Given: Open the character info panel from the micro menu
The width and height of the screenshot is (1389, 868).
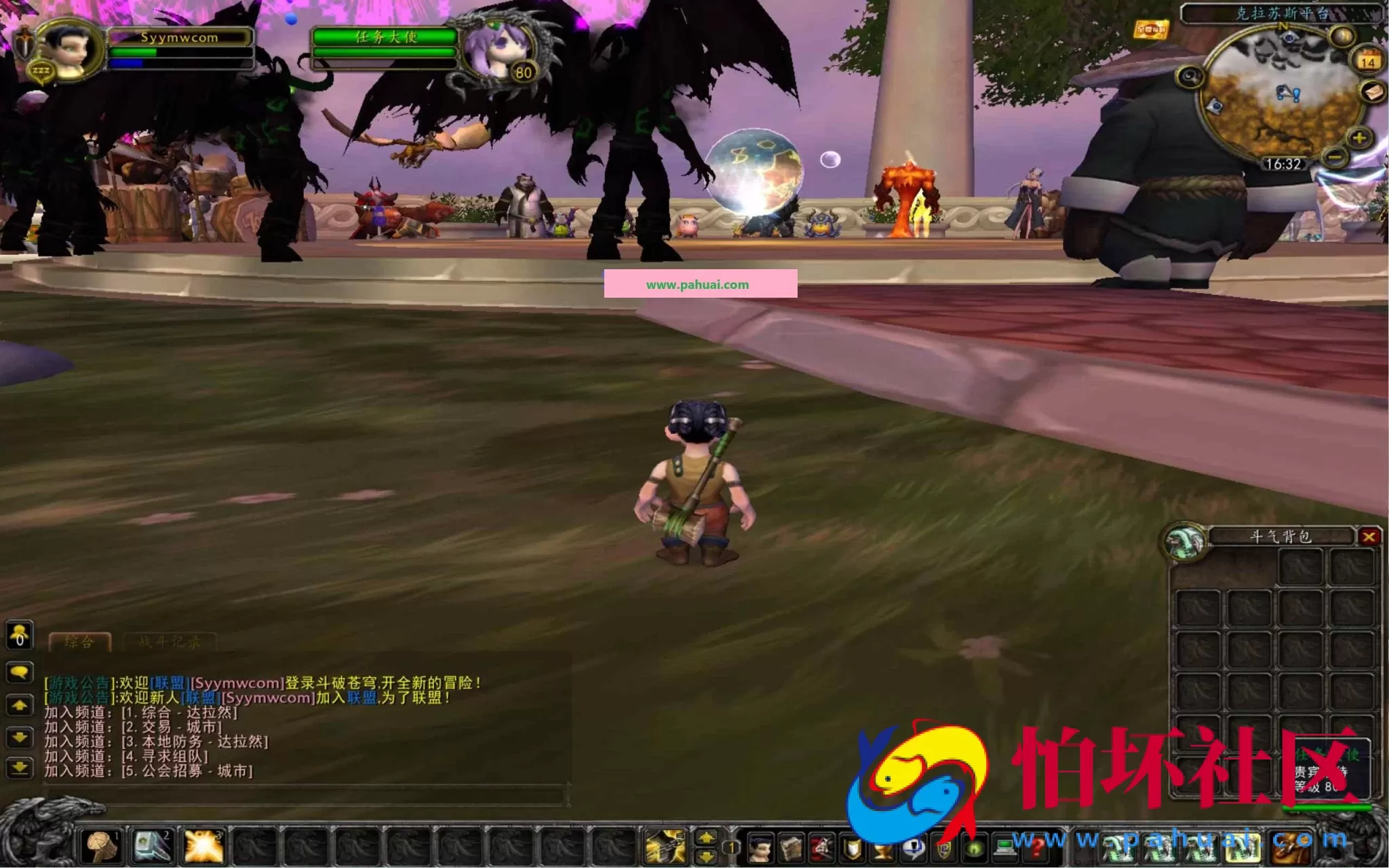Looking at the screenshot, I should pos(760,846).
